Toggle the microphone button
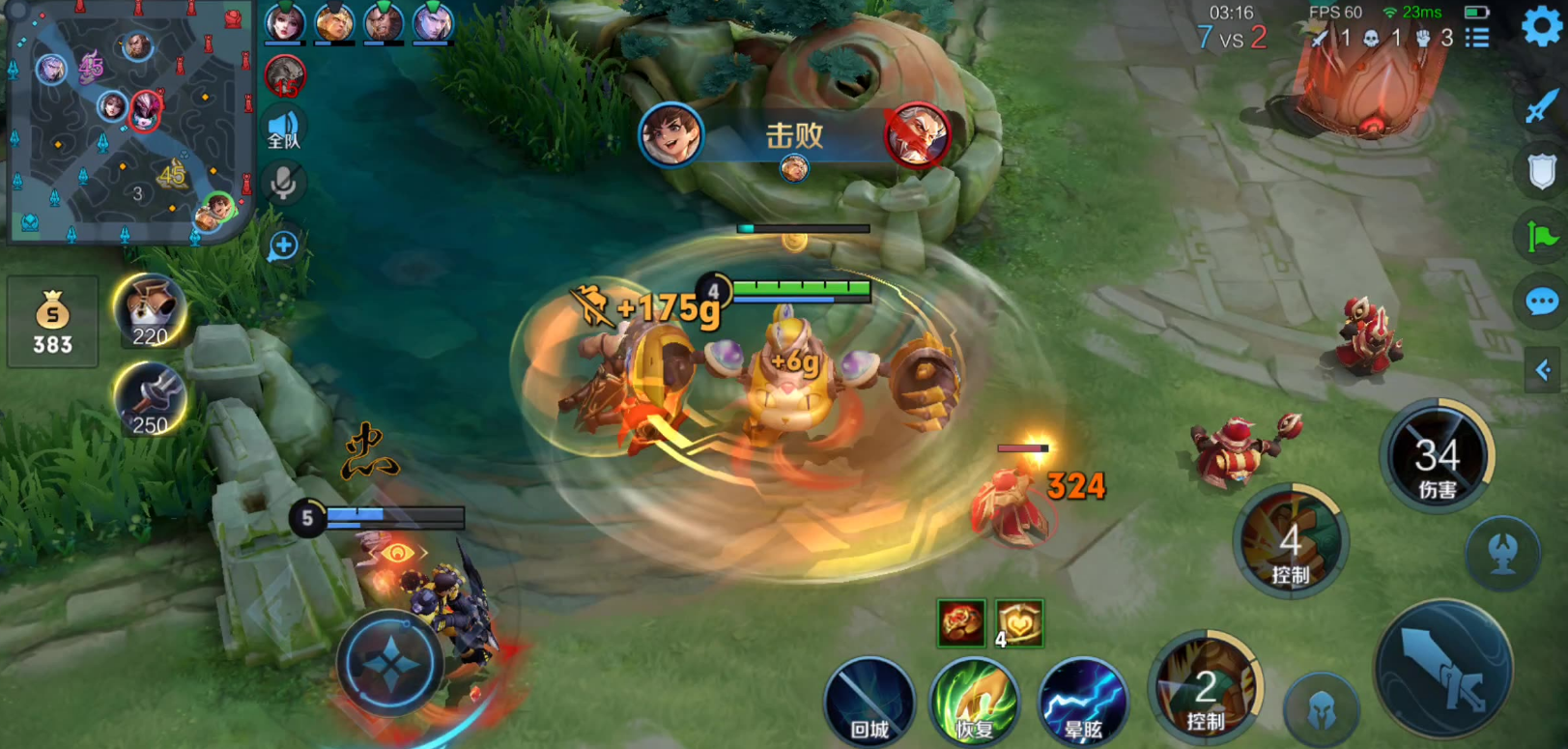The height and width of the screenshot is (749, 1568). coord(283,183)
